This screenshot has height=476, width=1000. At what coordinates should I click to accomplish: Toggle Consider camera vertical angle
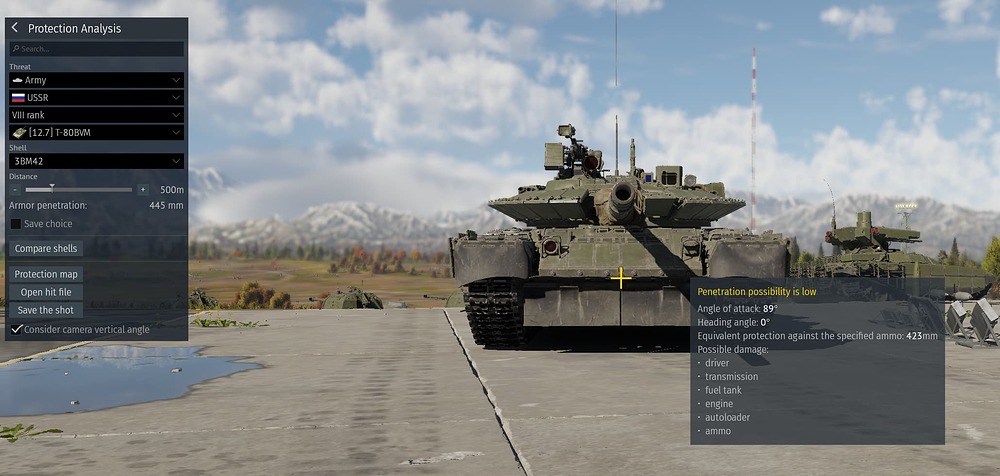click(16, 329)
